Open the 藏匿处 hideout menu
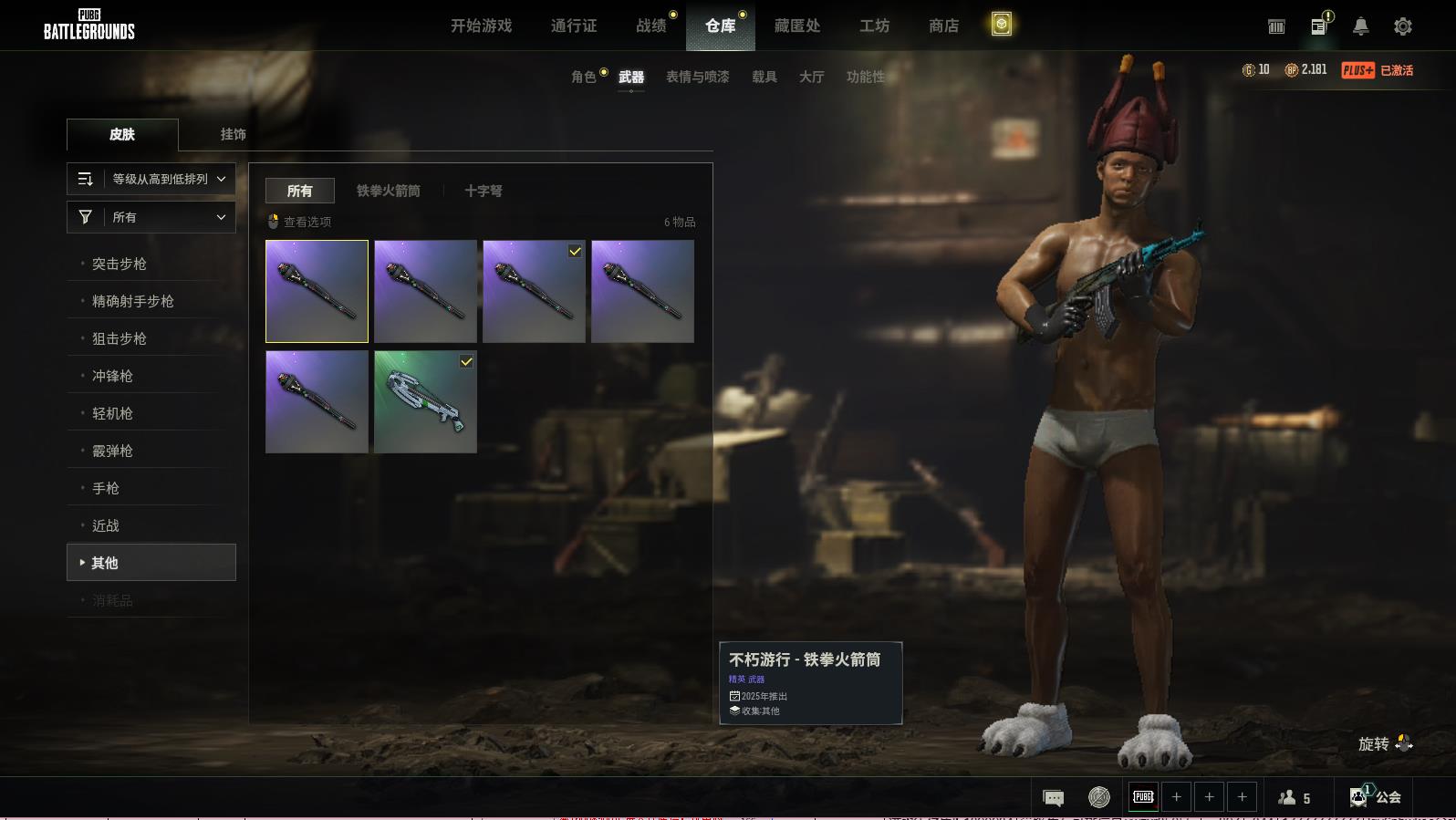The height and width of the screenshot is (820, 1456). coord(796,26)
